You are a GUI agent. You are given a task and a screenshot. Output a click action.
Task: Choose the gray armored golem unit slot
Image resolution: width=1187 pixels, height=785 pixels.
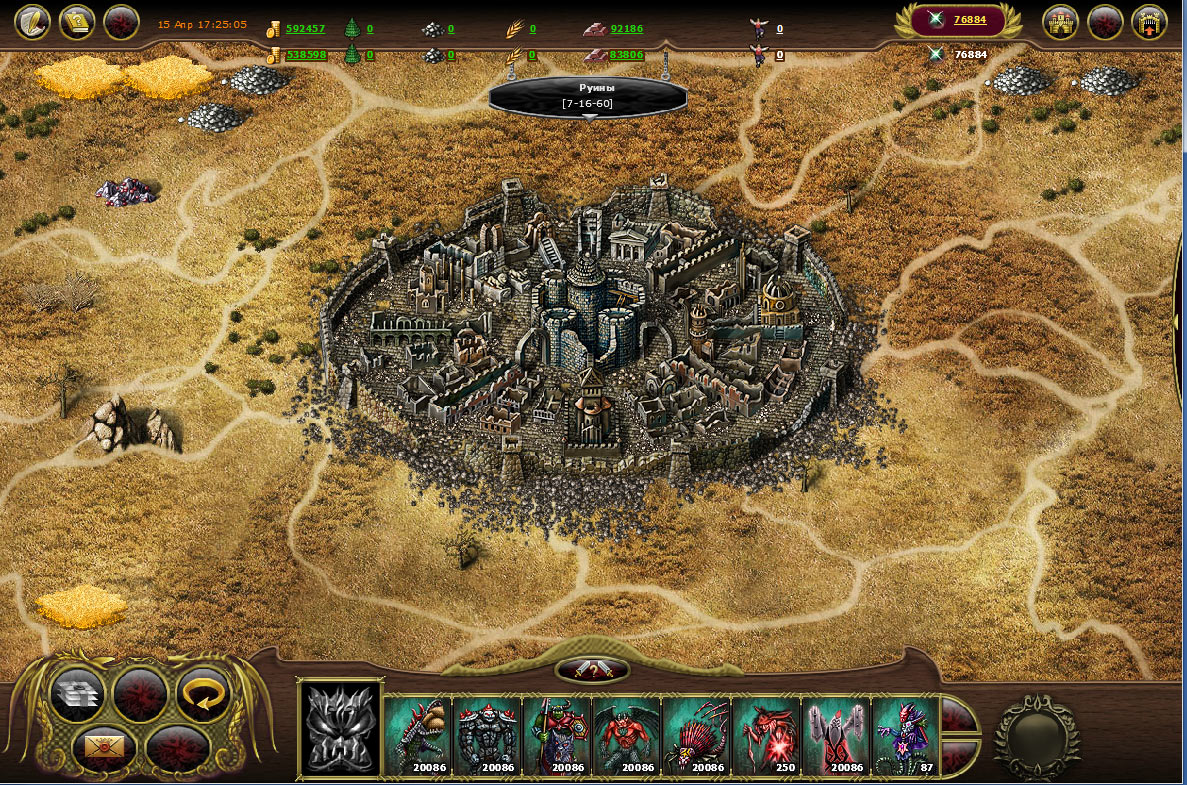(x=488, y=737)
